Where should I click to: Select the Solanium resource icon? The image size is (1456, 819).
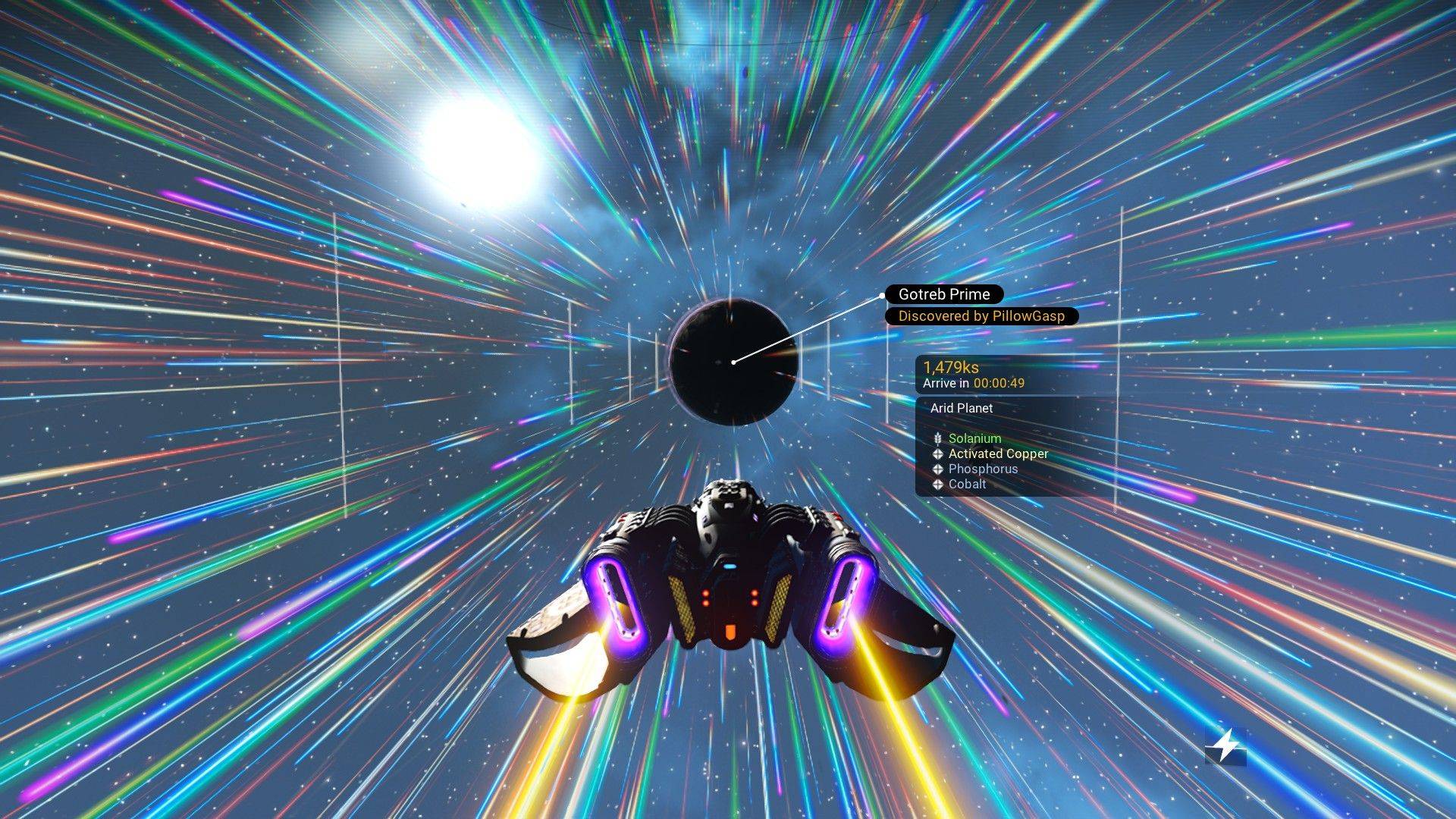(937, 438)
